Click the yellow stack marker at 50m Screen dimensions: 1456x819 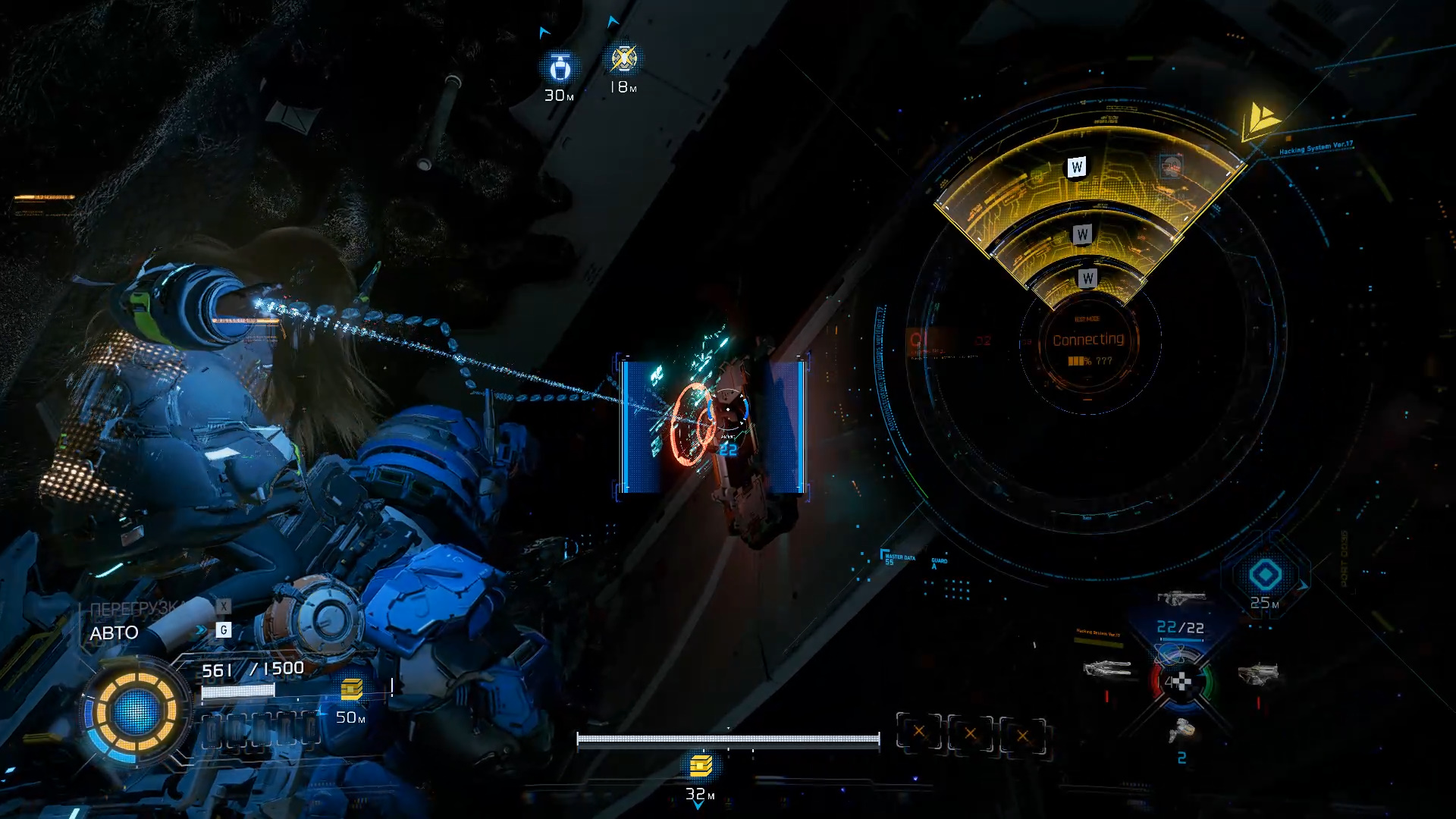[351, 689]
